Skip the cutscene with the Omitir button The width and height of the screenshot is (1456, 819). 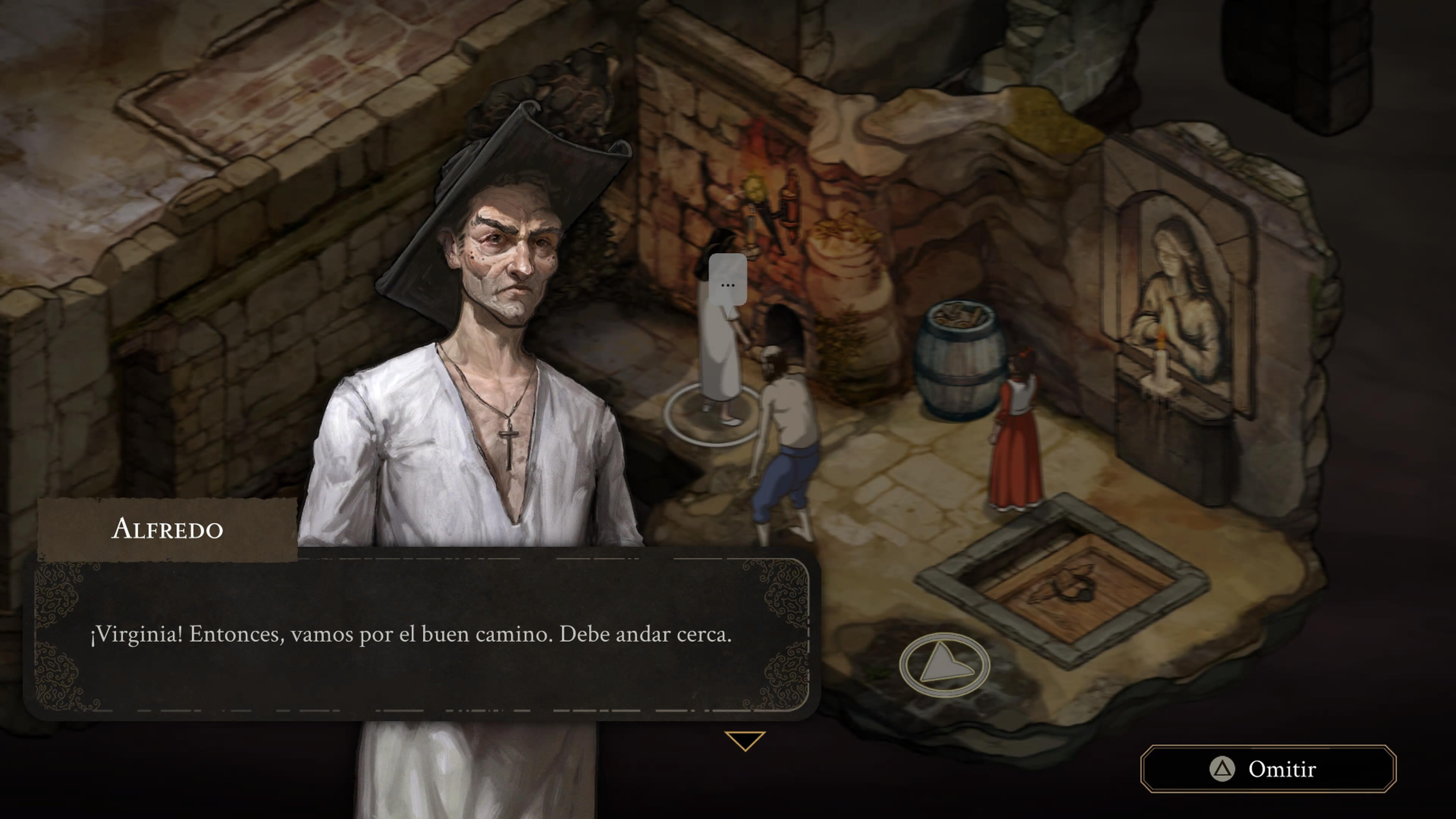click(1268, 769)
